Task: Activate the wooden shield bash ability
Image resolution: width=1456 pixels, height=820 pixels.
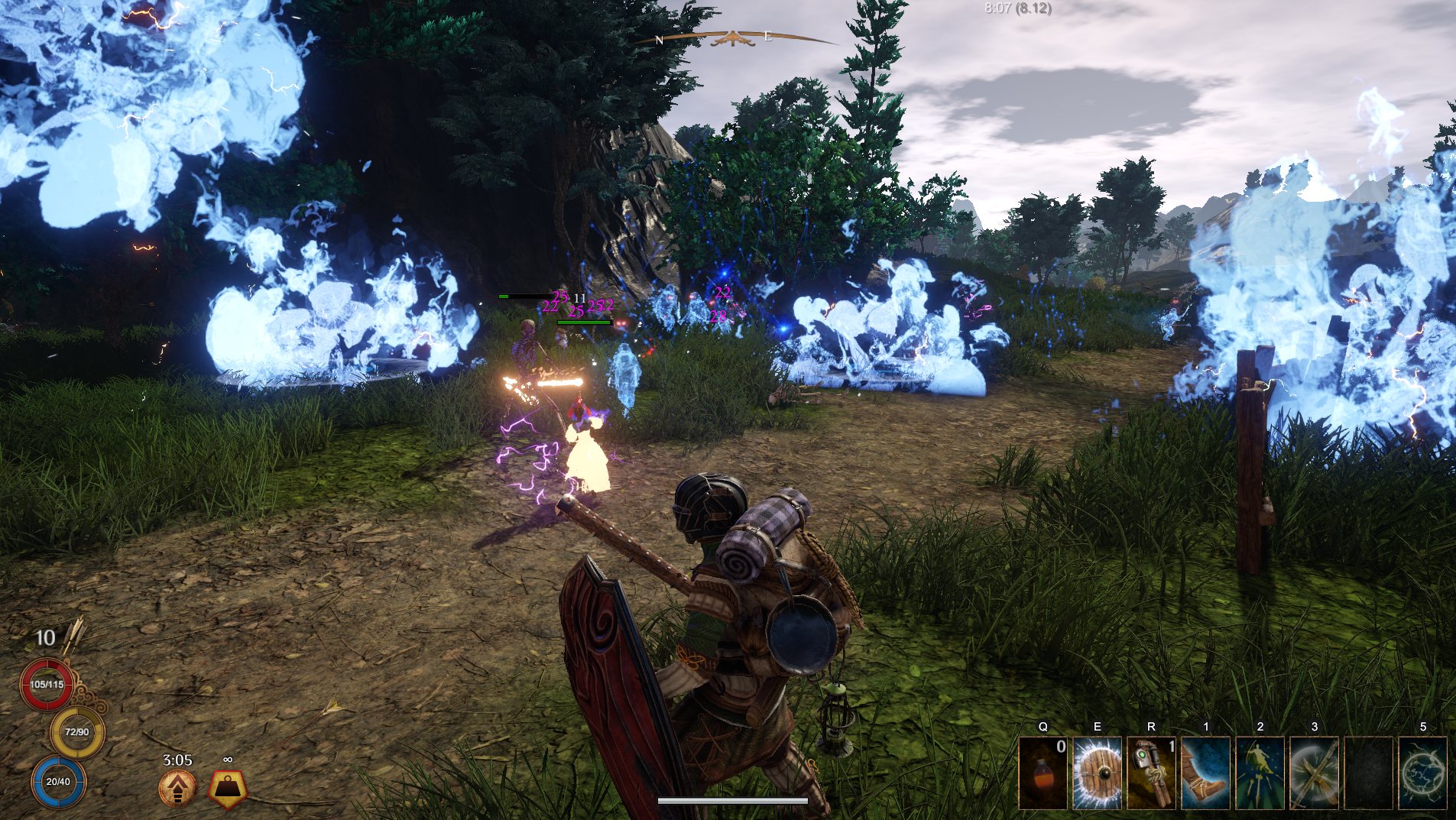Action: (x=1097, y=773)
